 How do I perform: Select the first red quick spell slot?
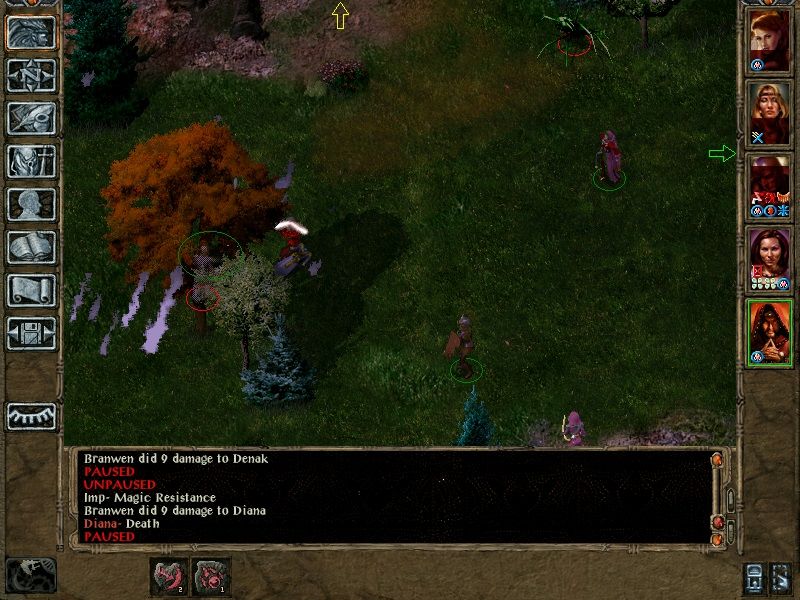tap(168, 576)
